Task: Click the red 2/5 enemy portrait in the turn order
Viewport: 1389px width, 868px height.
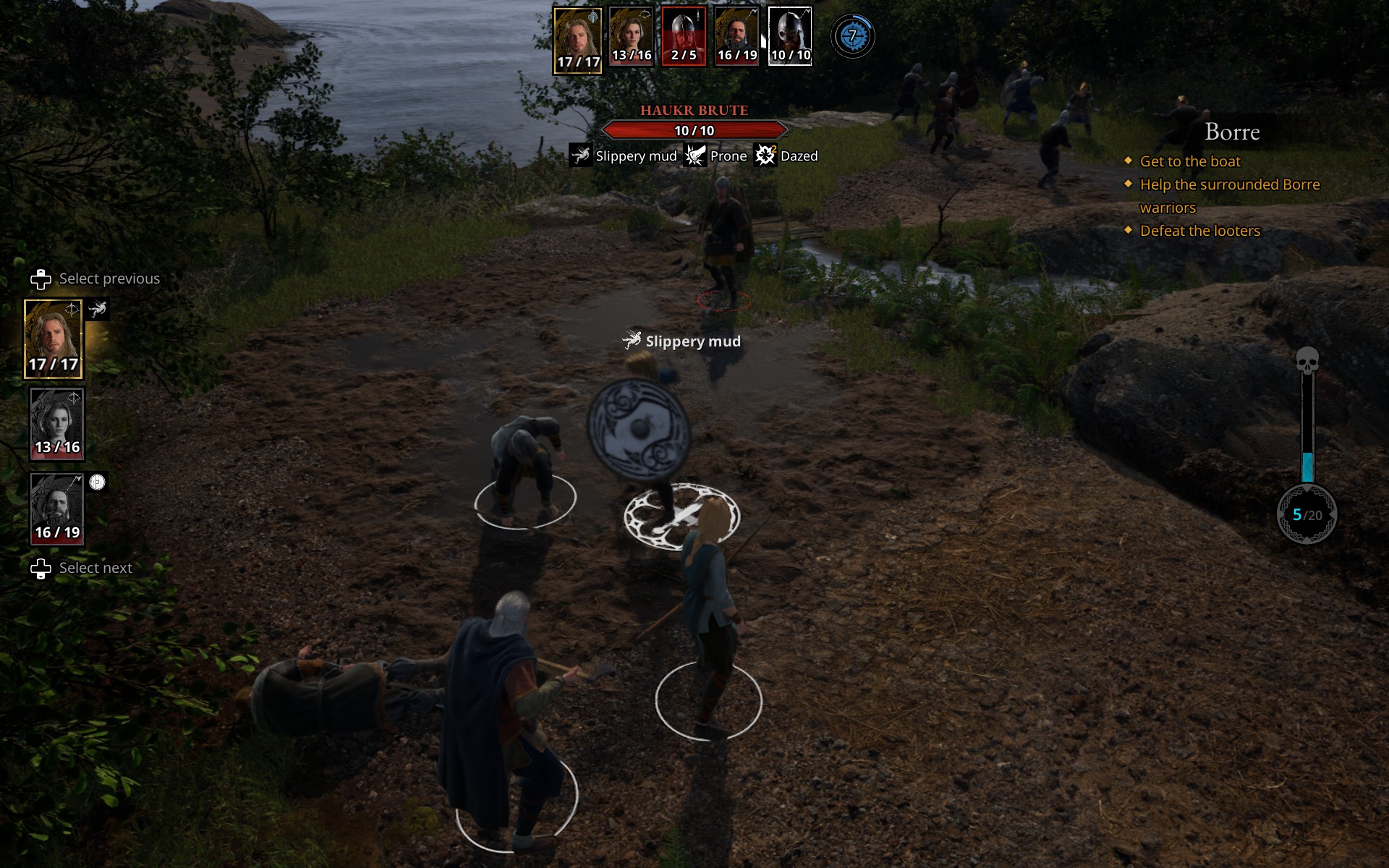Action: pyautogui.click(x=684, y=36)
